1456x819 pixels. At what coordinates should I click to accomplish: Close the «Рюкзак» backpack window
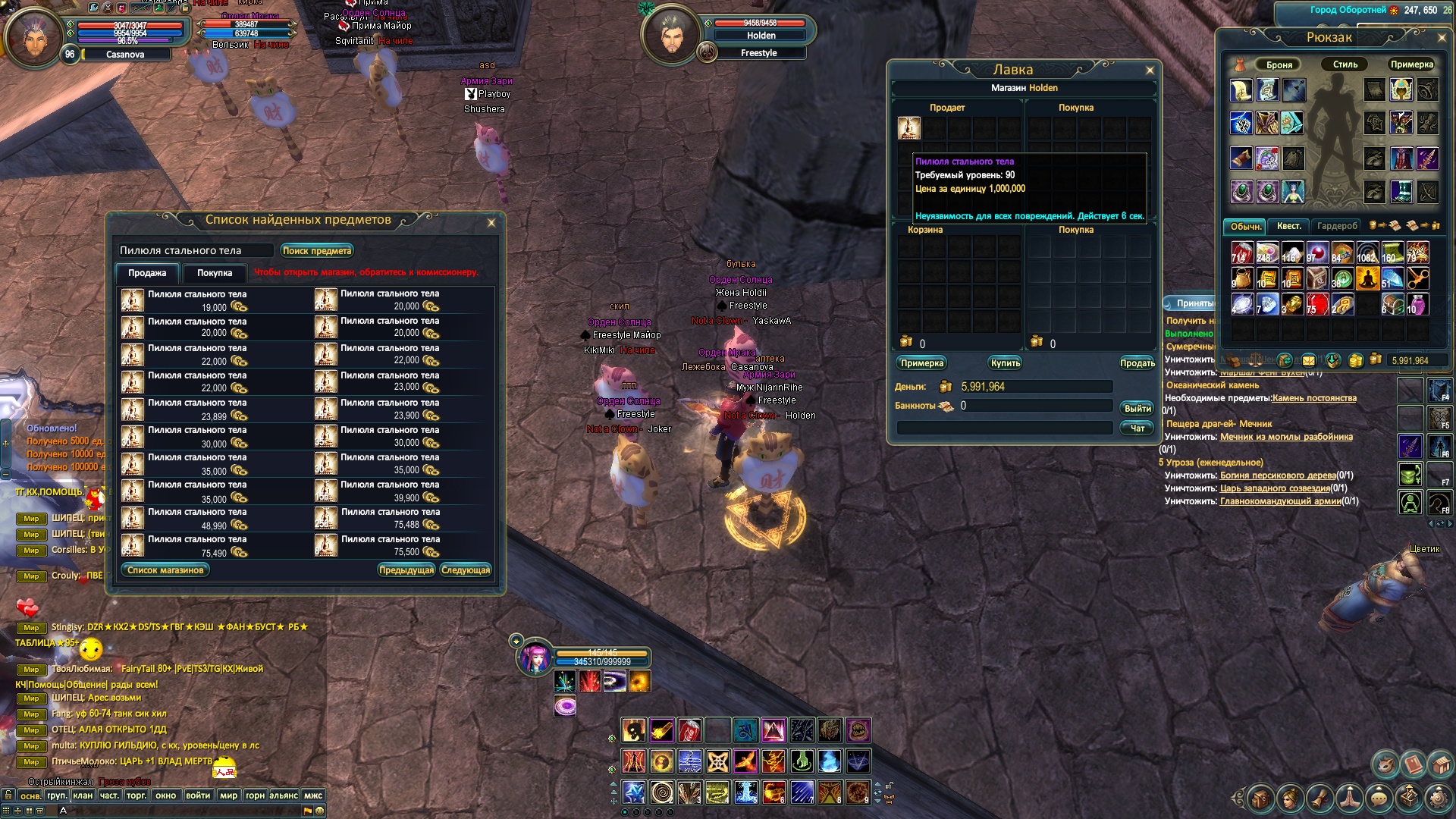[x=1442, y=37]
